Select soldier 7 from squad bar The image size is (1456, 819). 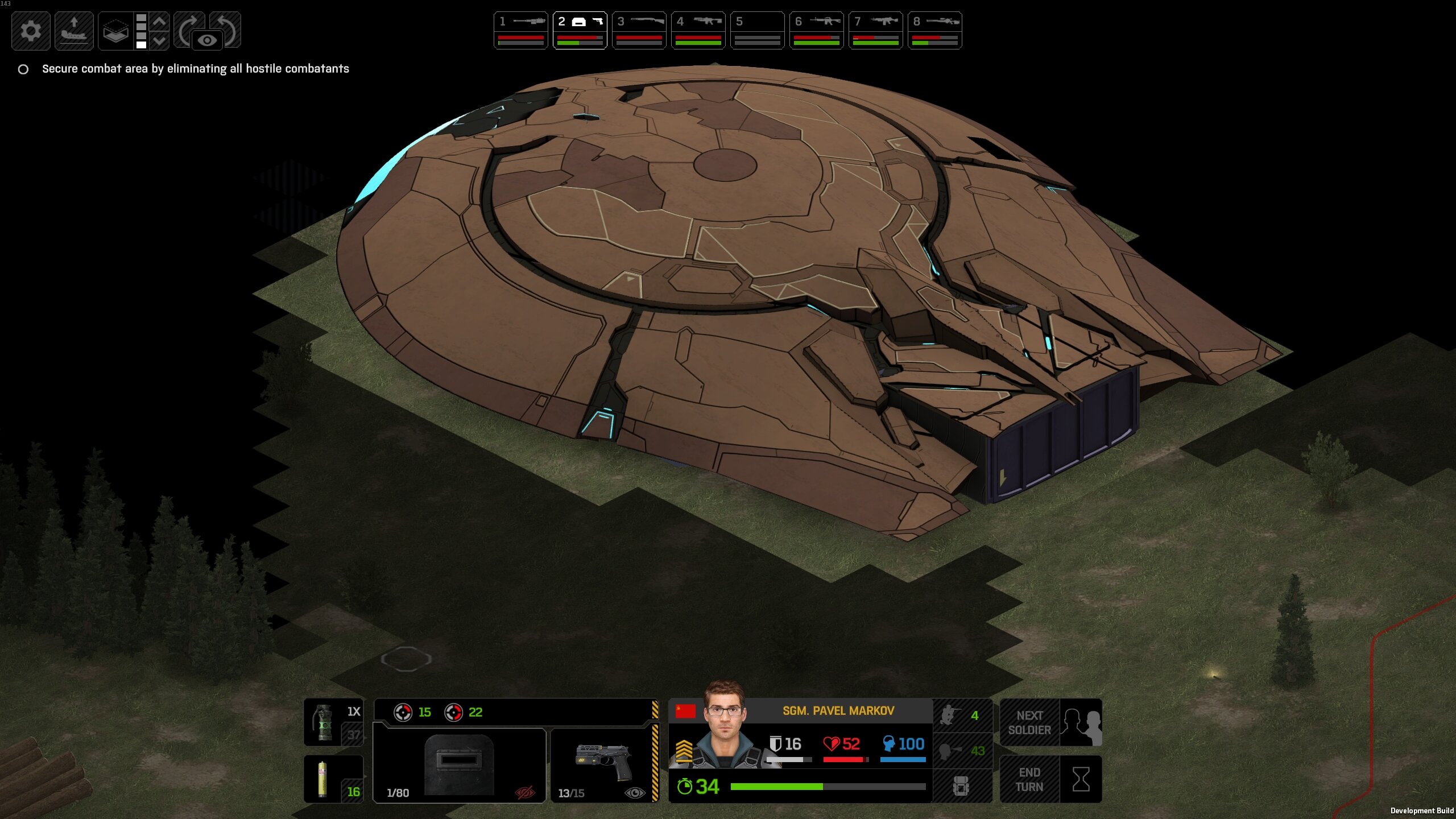875,31
